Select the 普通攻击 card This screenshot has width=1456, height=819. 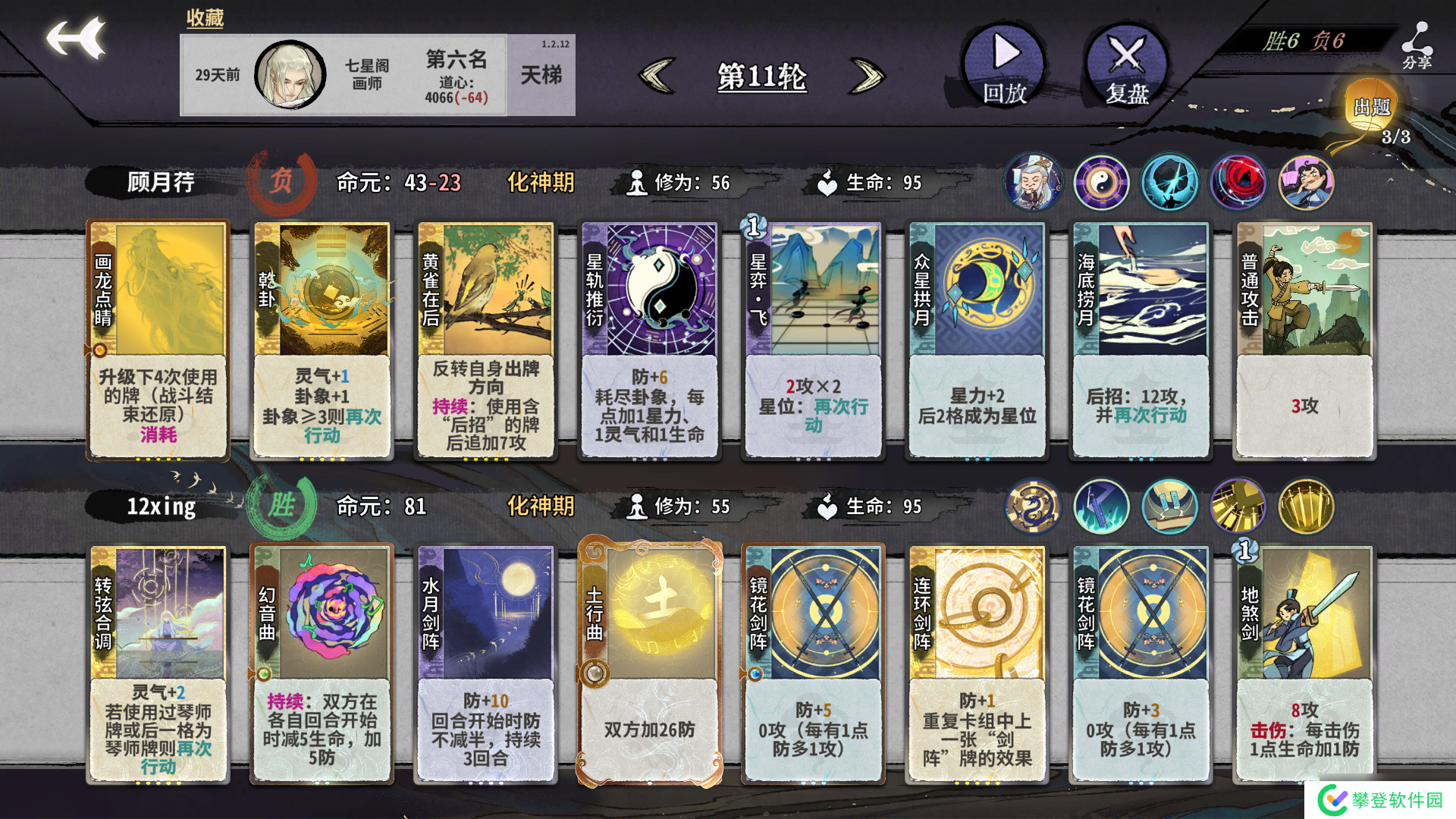(1304, 340)
